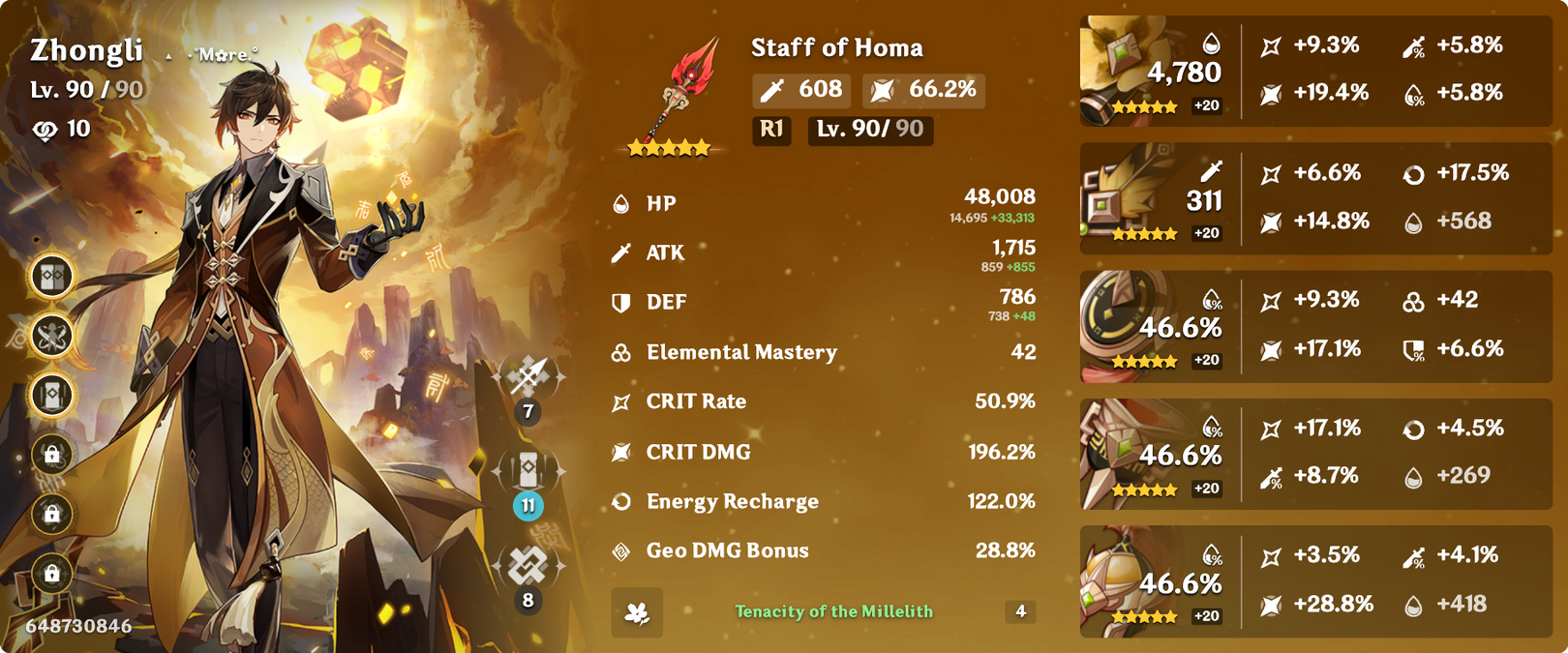Choose the sands timepiece artifact

1121,325
